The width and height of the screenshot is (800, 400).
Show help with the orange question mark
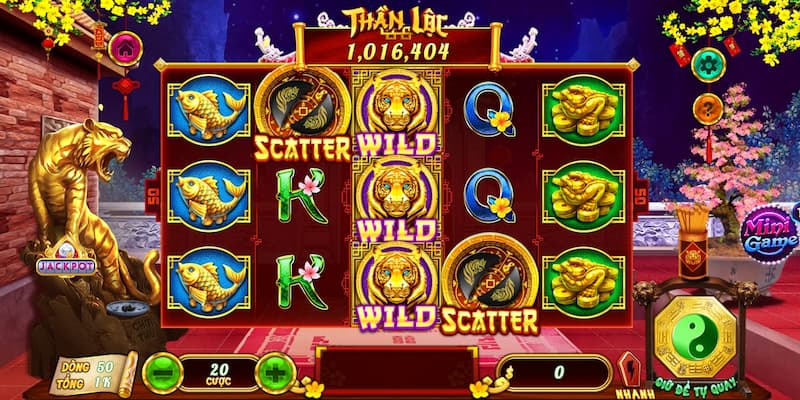[708, 108]
